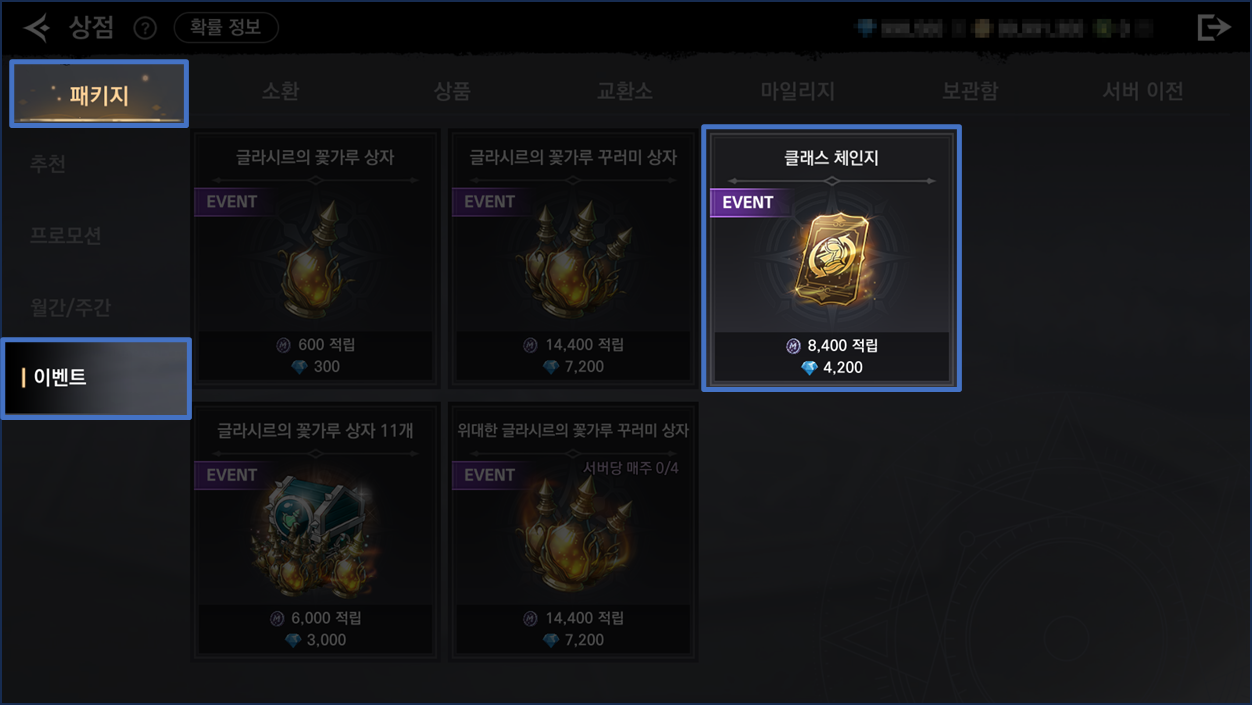The height and width of the screenshot is (705, 1252).
Task: Select the 패키지 tab
Action: (99, 94)
